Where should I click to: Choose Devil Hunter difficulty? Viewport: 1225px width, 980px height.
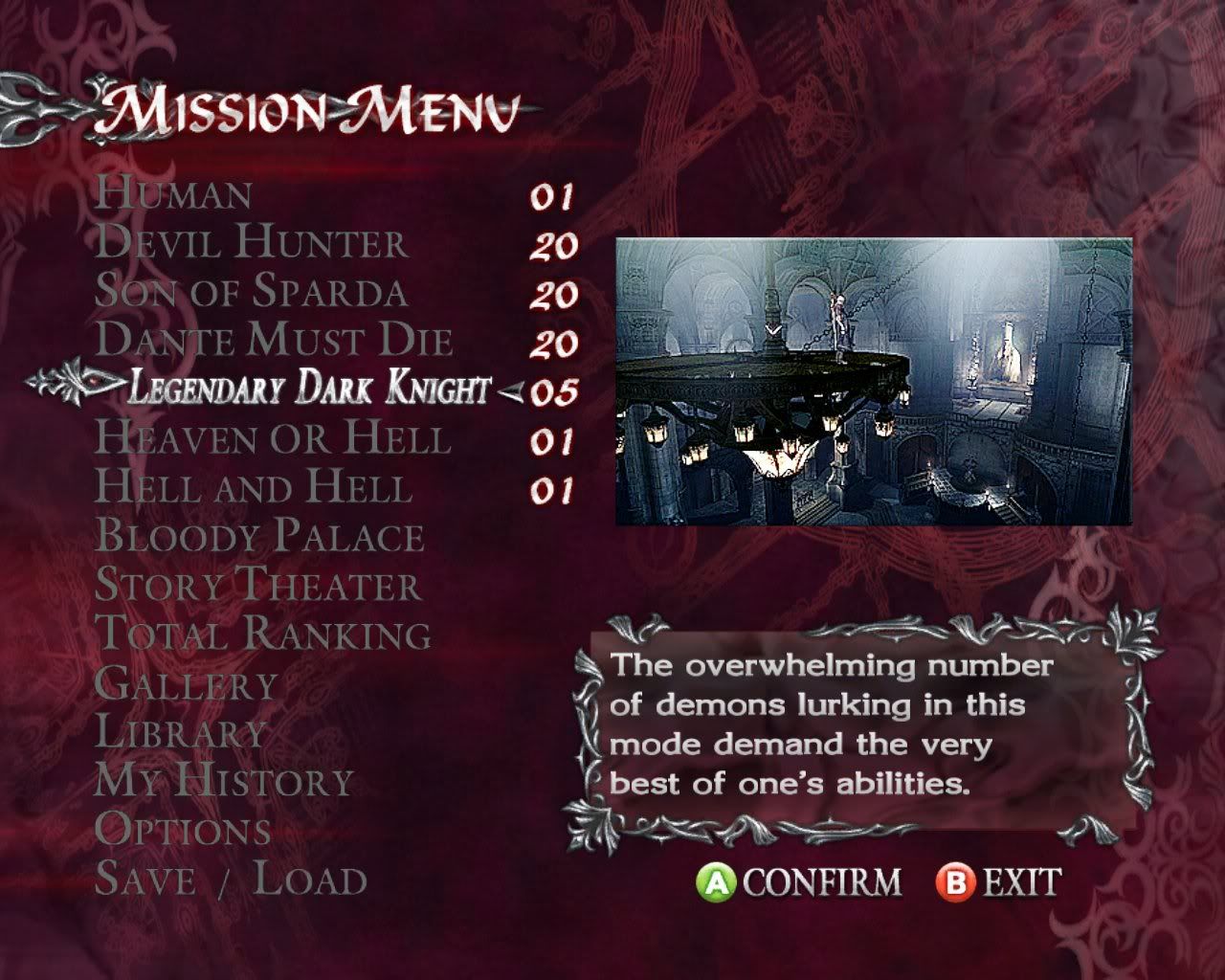pos(252,243)
